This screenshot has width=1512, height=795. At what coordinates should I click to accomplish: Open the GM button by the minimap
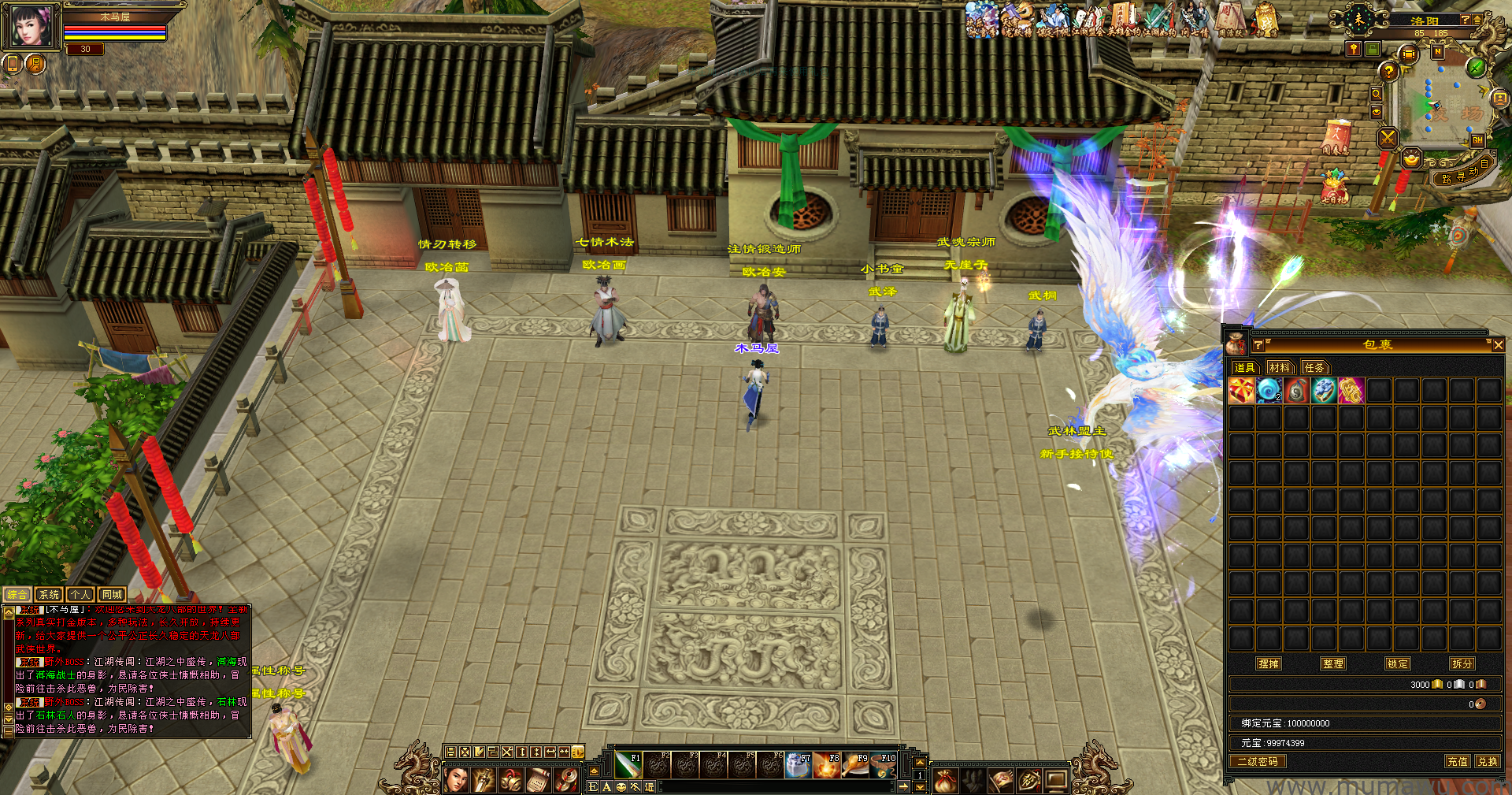coord(1477,140)
